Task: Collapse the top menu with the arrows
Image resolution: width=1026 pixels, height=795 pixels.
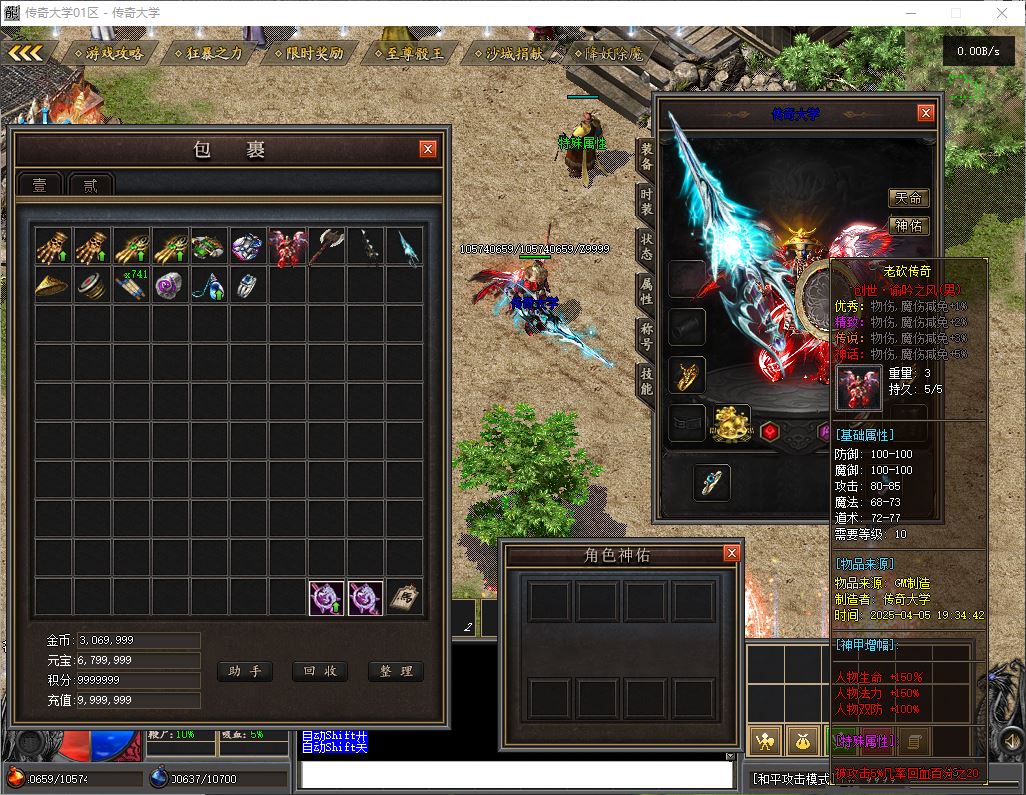Action: pyautogui.click(x=26, y=52)
